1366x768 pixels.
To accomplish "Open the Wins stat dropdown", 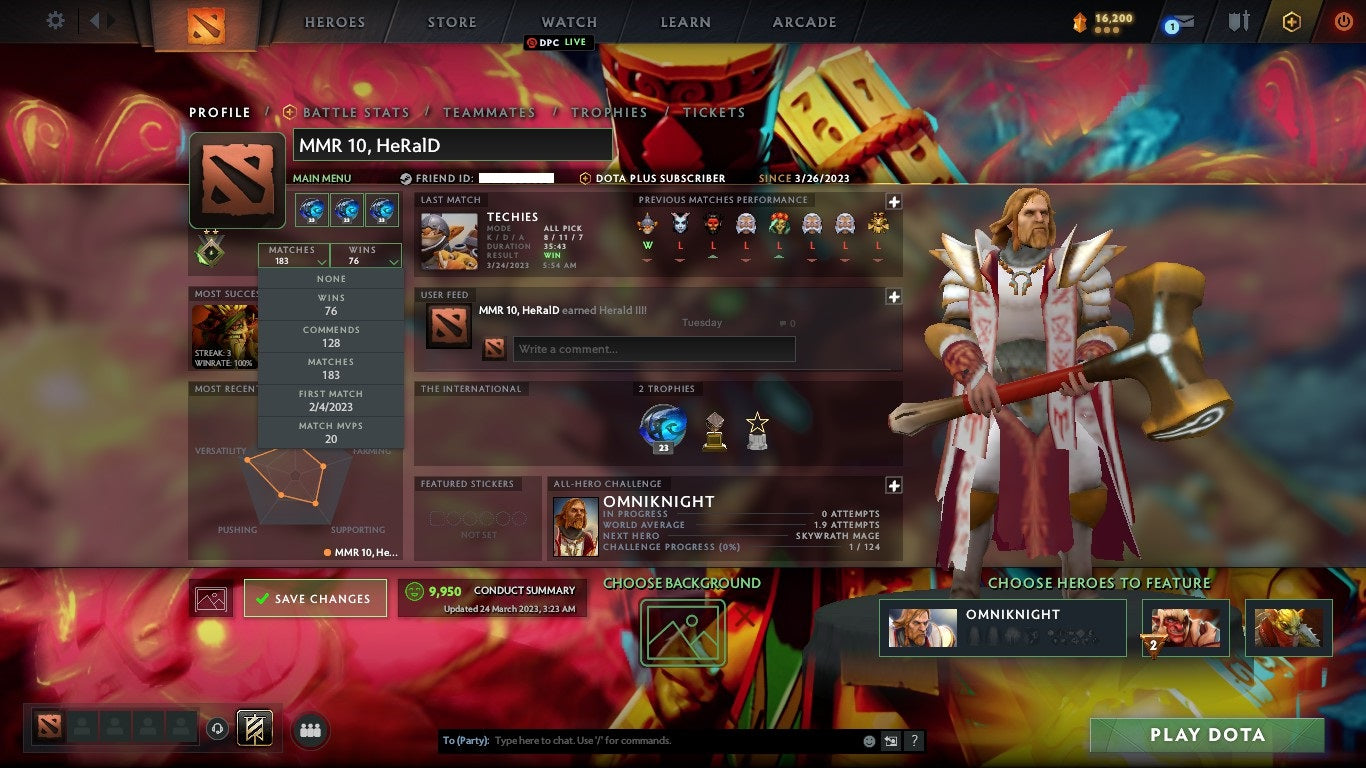I will 365,255.
